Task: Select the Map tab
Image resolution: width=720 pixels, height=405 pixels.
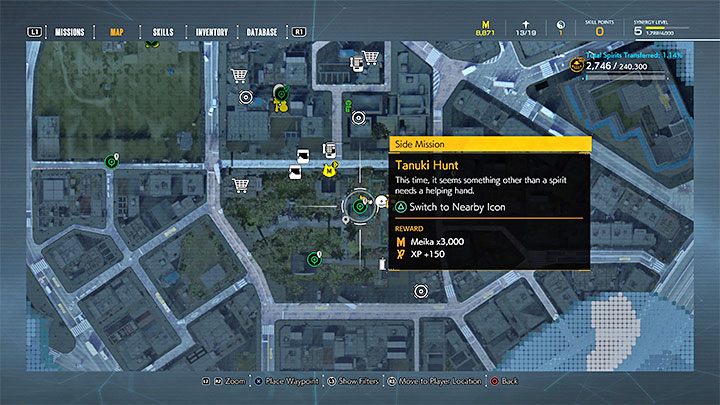Action: pyautogui.click(x=119, y=32)
